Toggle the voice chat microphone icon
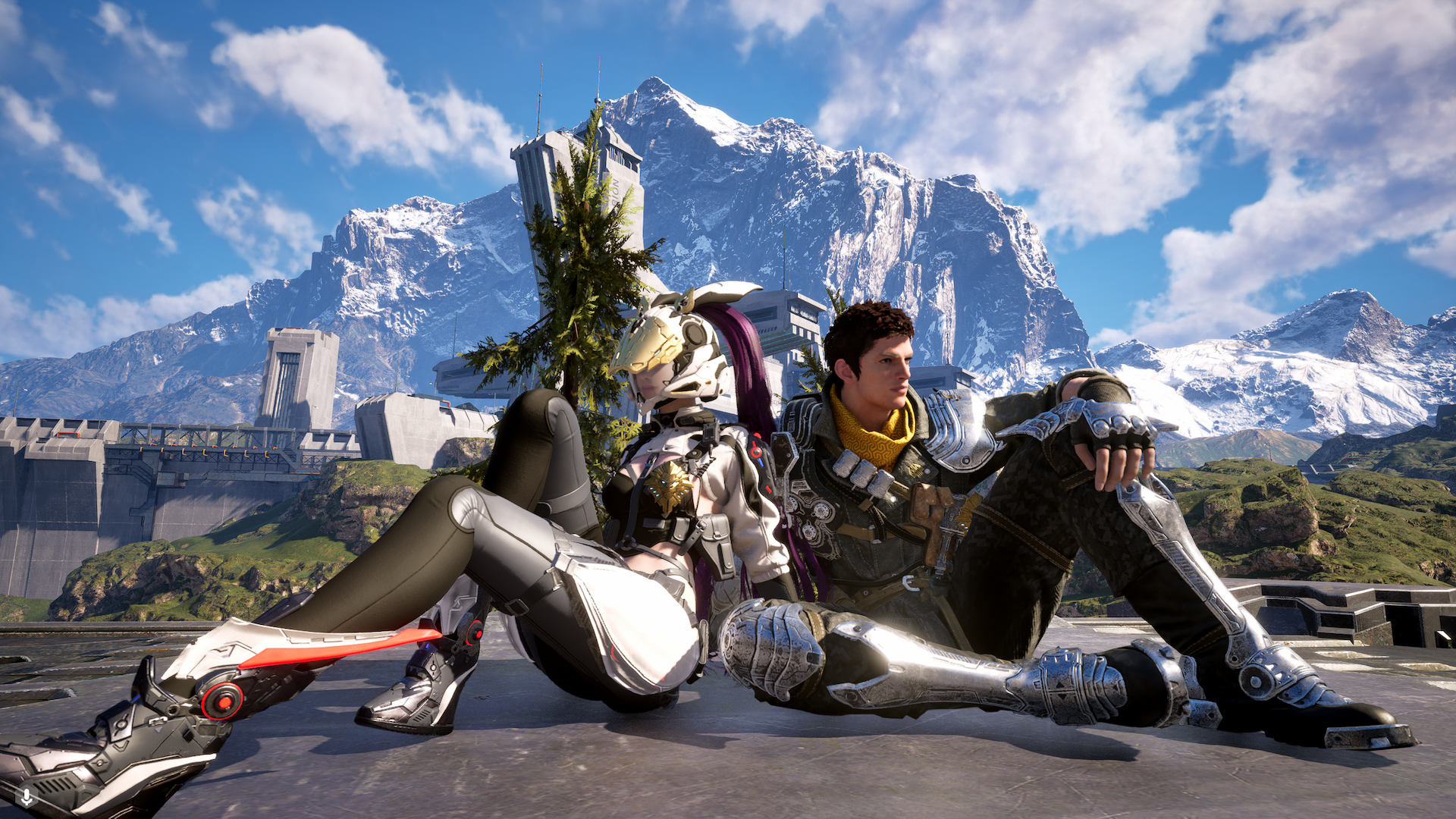This screenshot has height=819, width=1456. tap(27, 797)
